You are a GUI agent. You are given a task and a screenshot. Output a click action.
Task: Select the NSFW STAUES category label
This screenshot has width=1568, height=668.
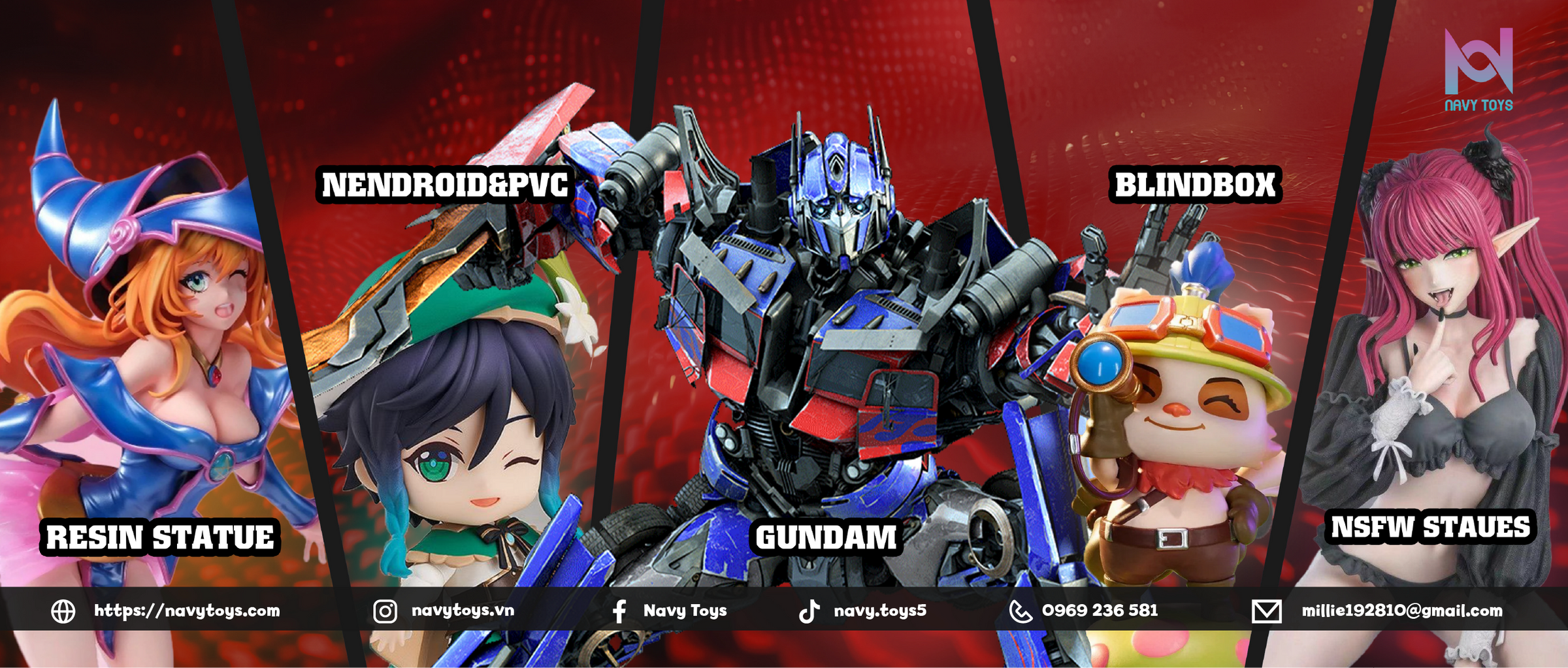point(1430,527)
